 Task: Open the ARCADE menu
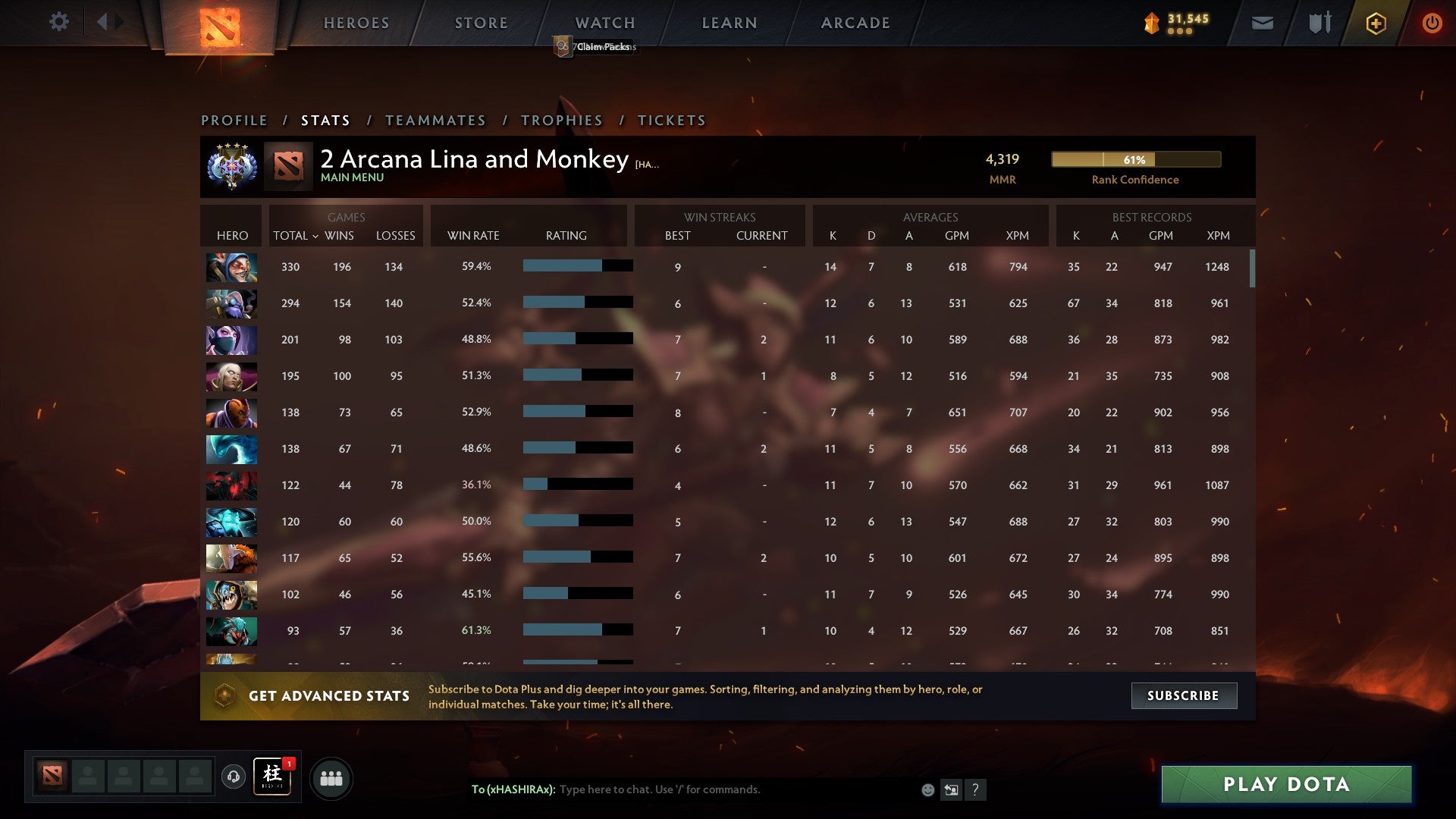(855, 23)
